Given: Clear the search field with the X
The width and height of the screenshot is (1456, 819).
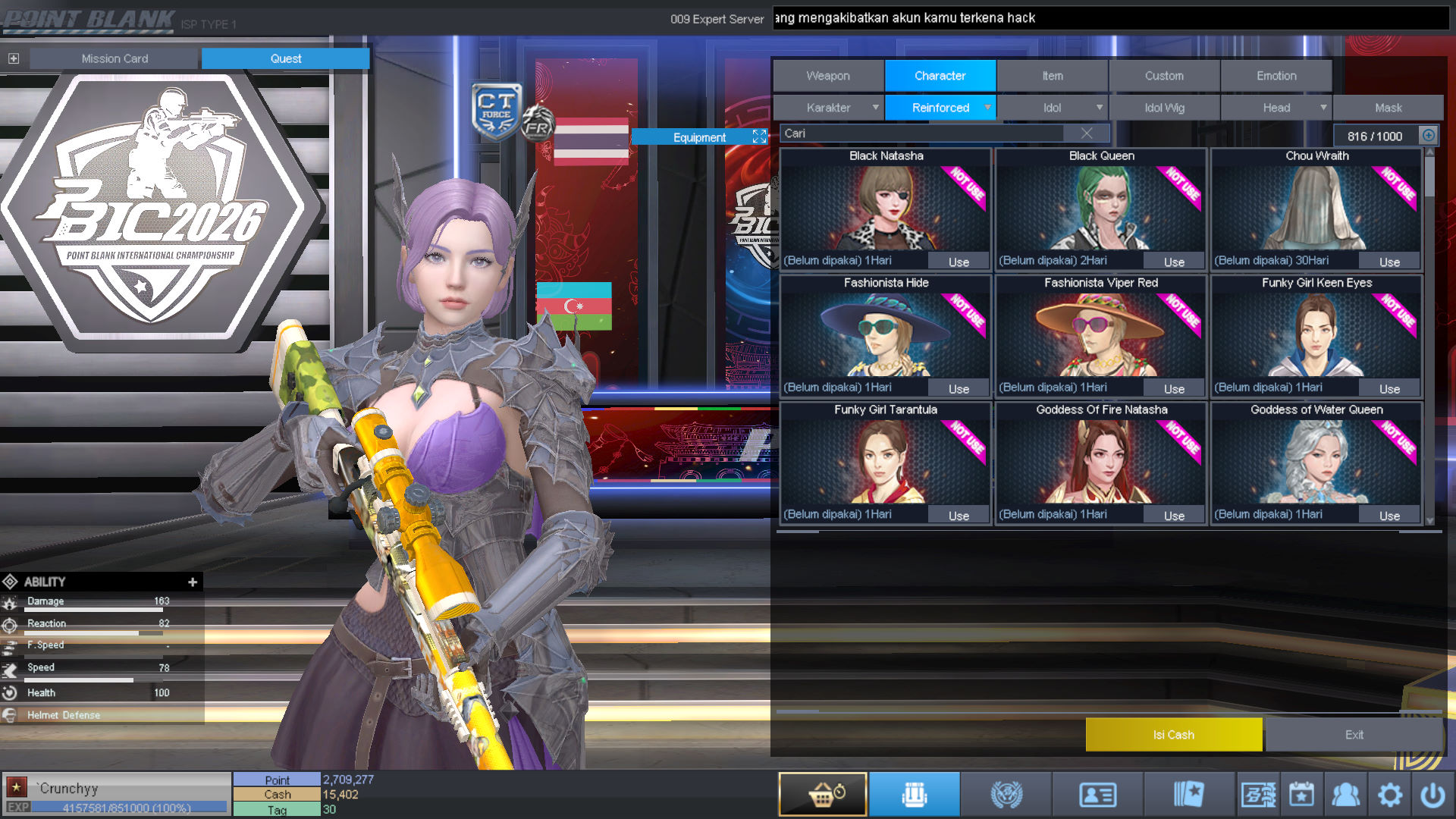Looking at the screenshot, I should (x=1087, y=133).
